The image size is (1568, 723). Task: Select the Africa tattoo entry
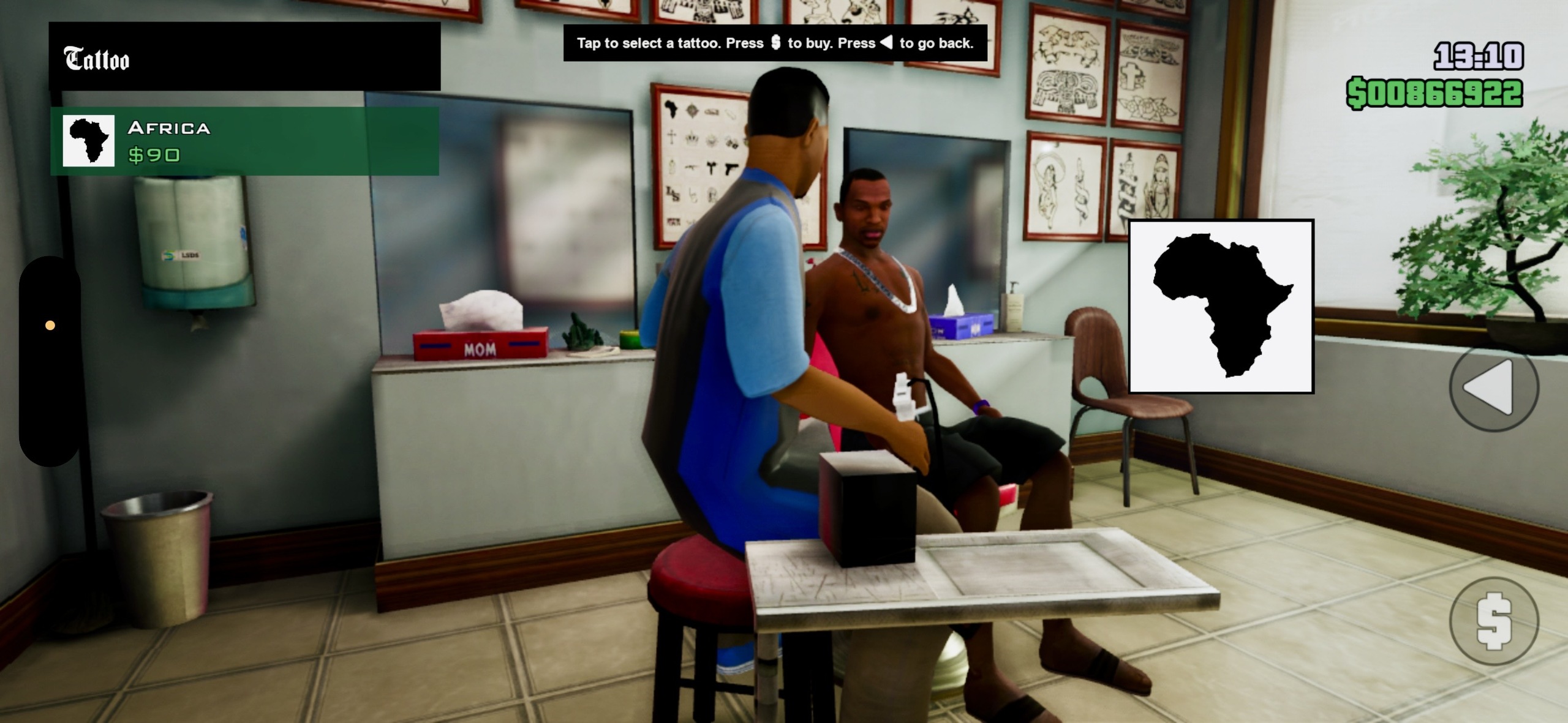(244, 141)
